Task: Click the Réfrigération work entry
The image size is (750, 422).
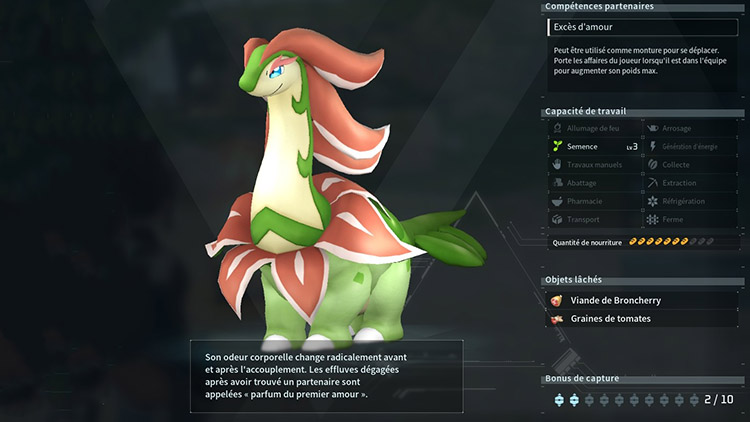Action: point(689,200)
